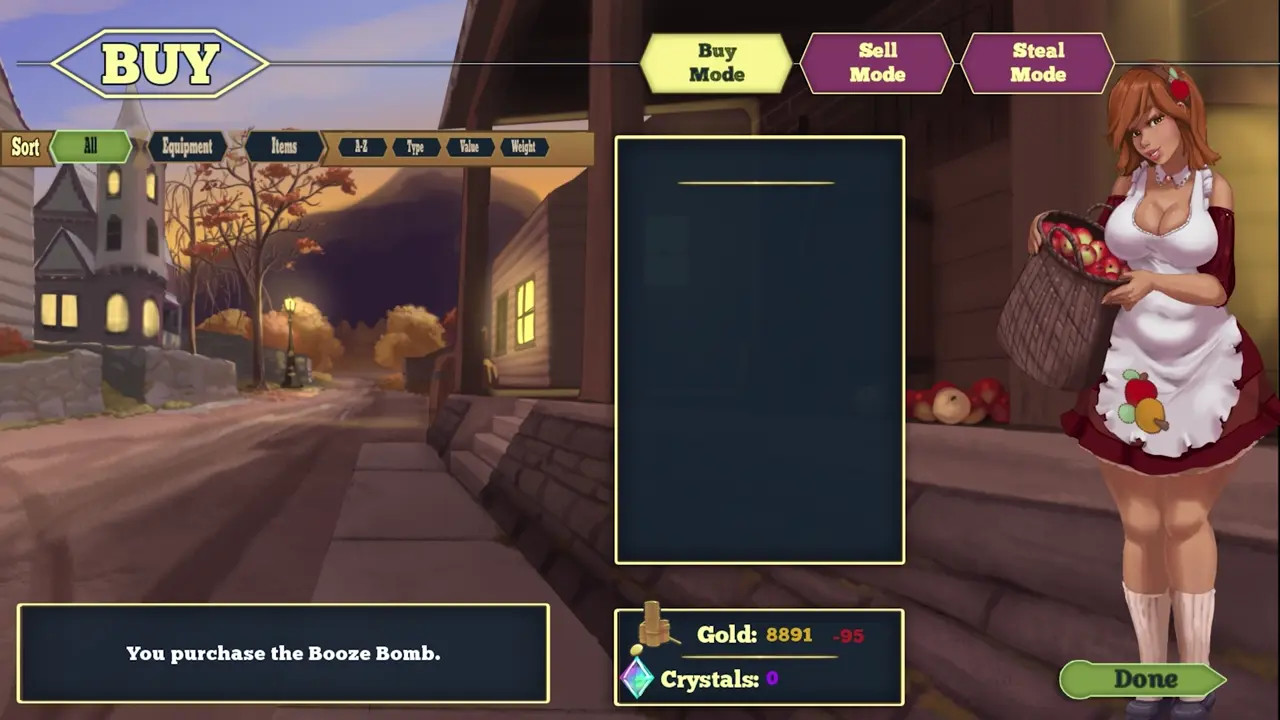1280x720 pixels.
Task: Switch to Sell Mode
Action: coord(877,63)
